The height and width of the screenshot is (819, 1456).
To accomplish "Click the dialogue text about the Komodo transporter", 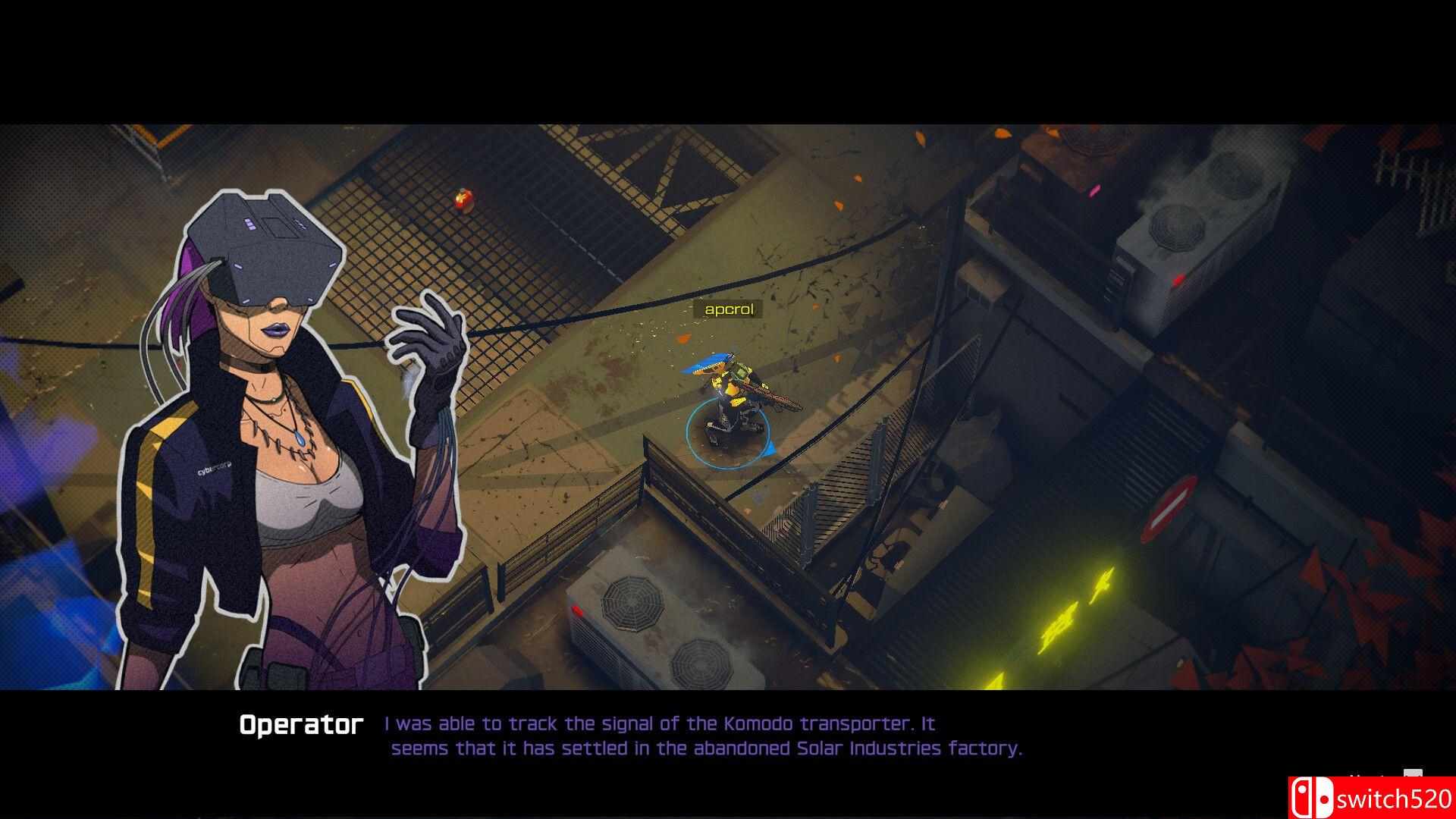I will tap(660, 723).
